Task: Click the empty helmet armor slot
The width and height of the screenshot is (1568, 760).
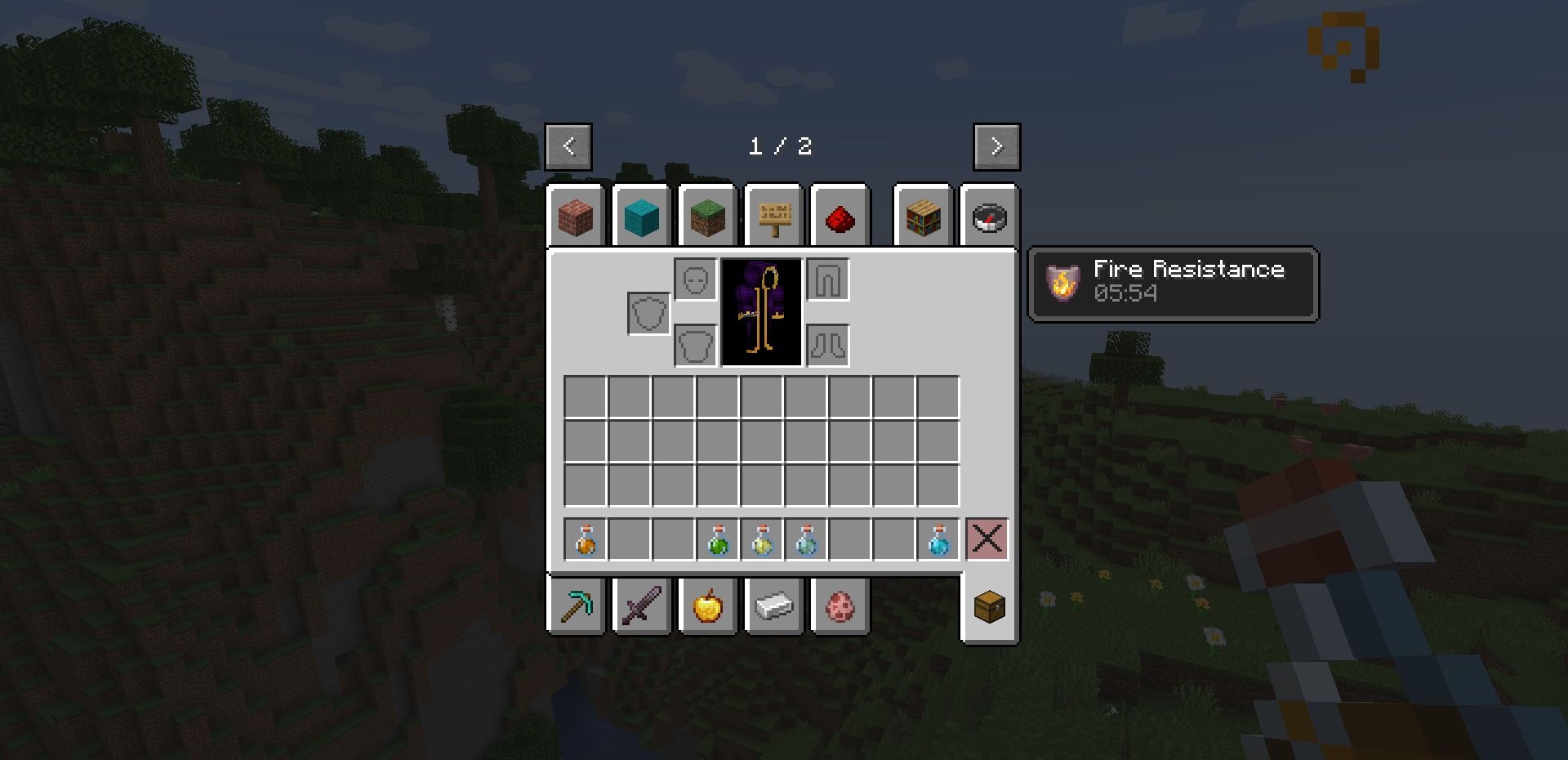Action: tap(696, 280)
